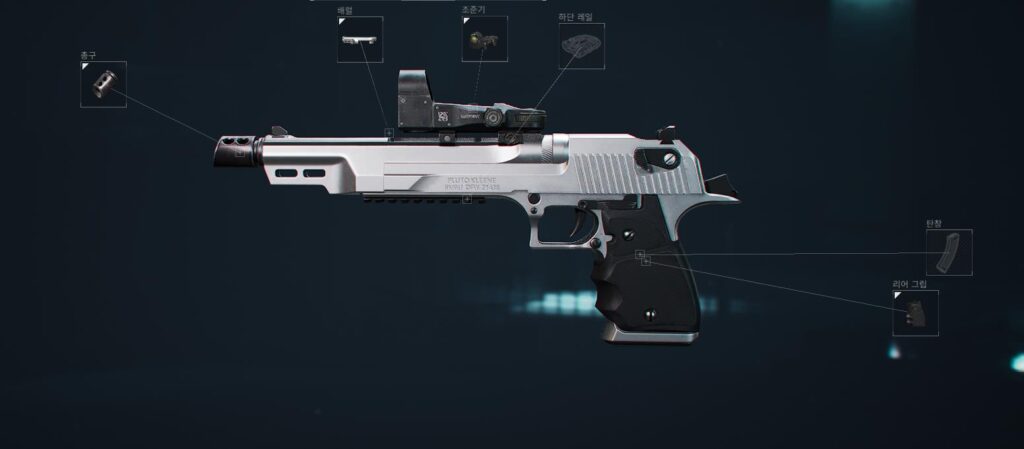Image resolution: width=1024 pixels, height=449 pixels.
Task: Open the magazine (탄창) attachment slot
Action: [948, 253]
